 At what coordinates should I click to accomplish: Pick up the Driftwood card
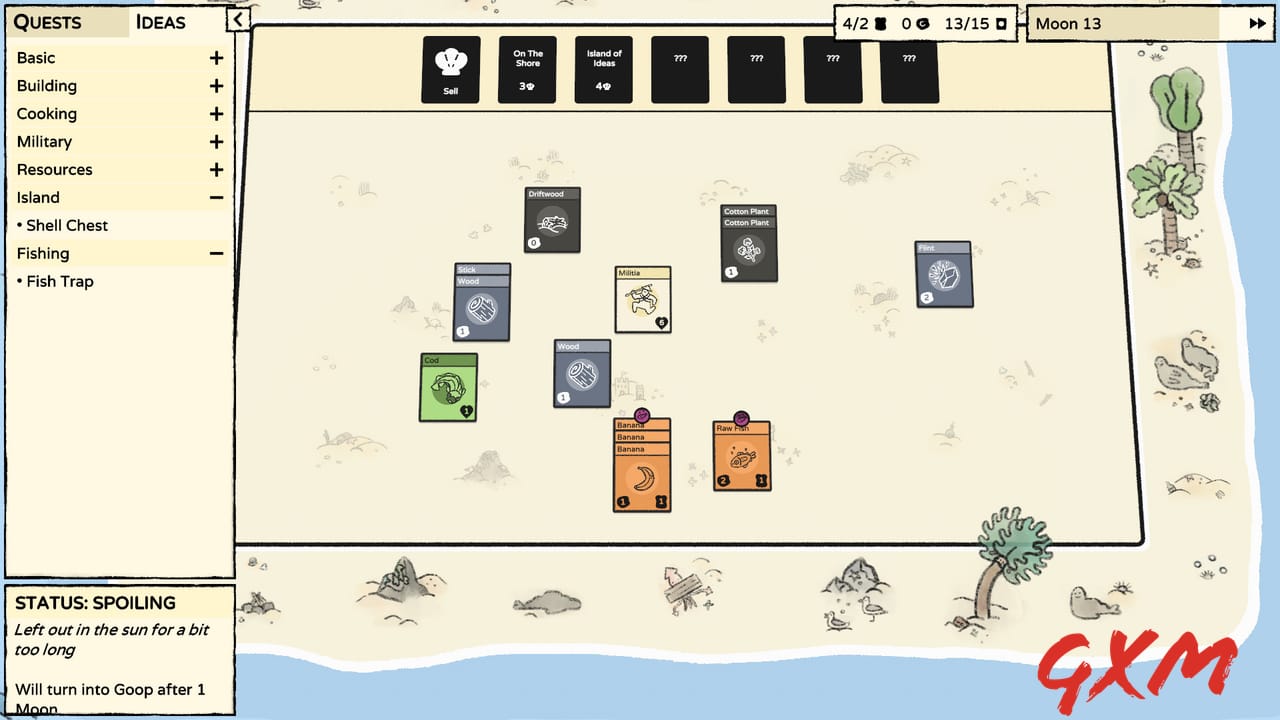(x=552, y=220)
